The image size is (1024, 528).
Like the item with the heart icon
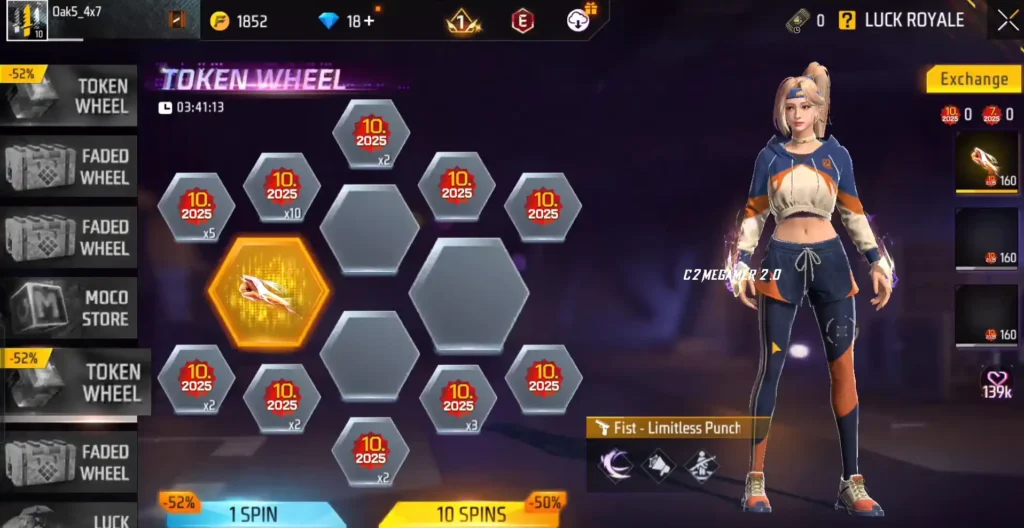click(997, 381)
